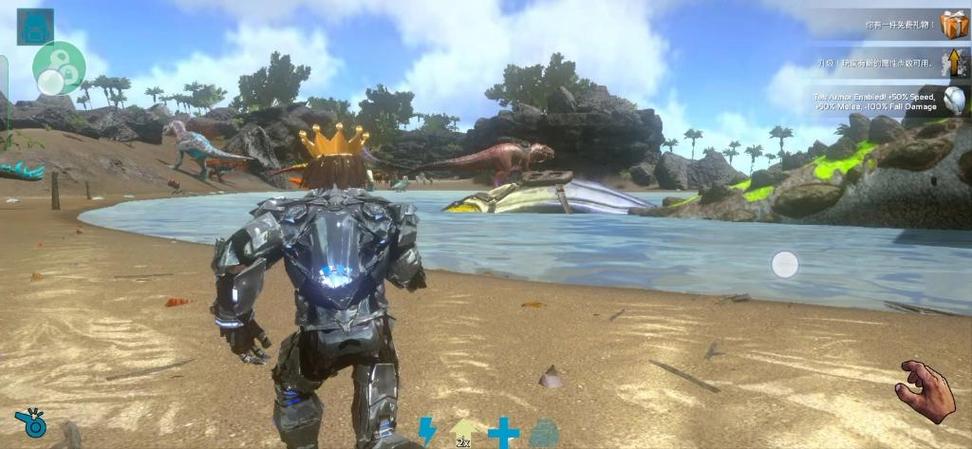Tap the whistle command icon
Screen dimensions: 972x449
coord(31,423)
